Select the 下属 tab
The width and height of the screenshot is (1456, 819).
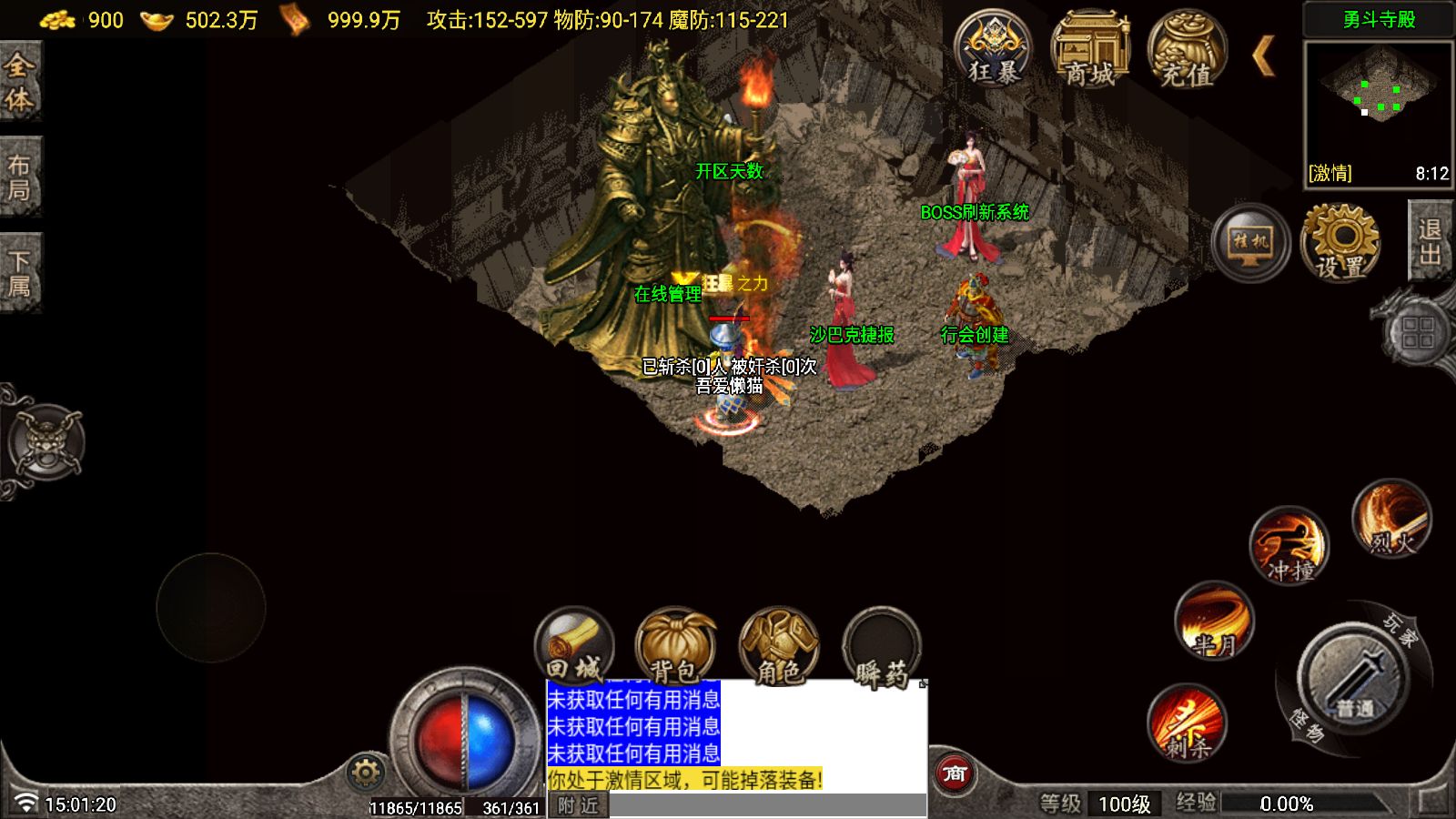pos(19,274)
